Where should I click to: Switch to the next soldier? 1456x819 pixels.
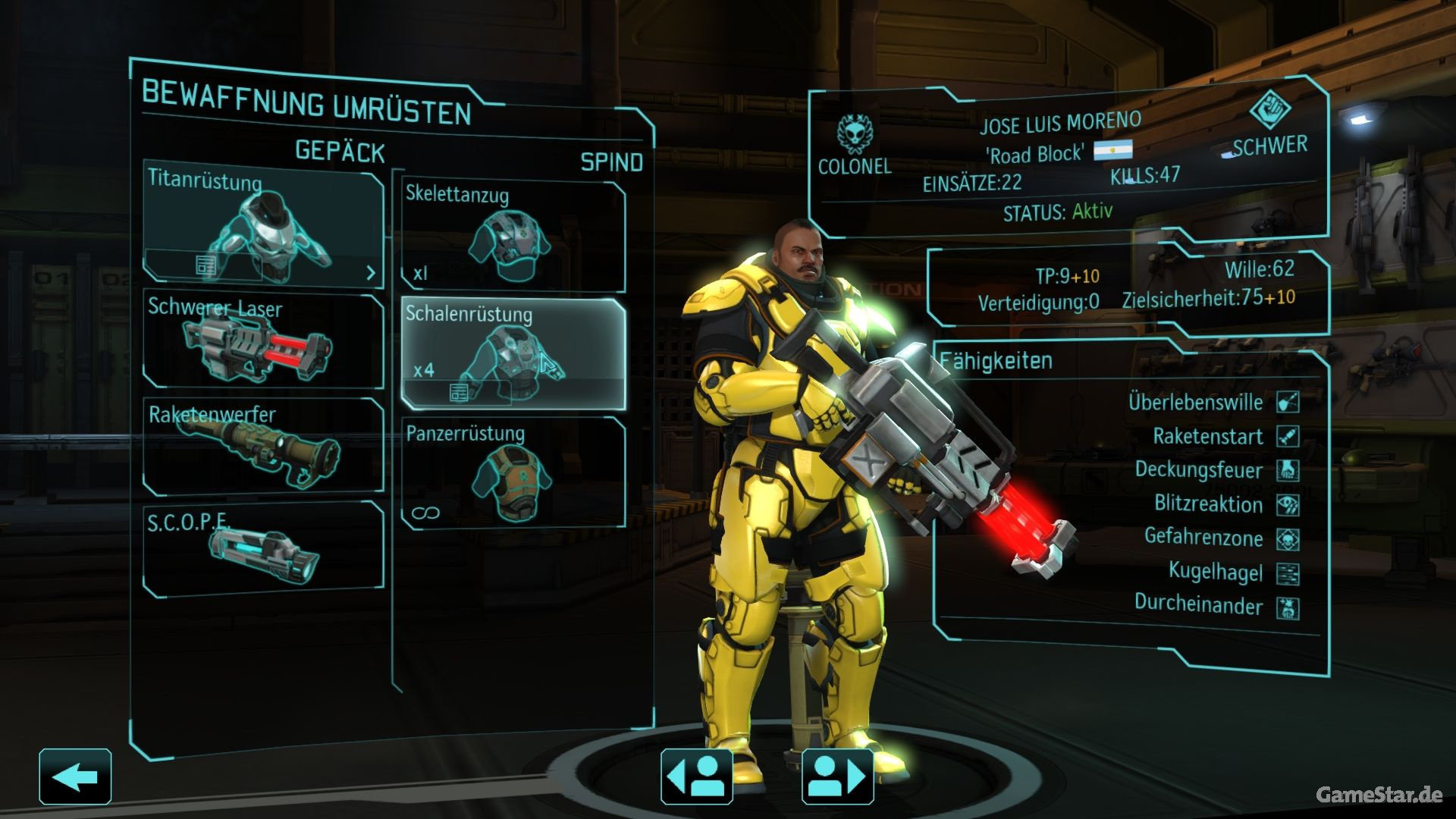[837, 777]
